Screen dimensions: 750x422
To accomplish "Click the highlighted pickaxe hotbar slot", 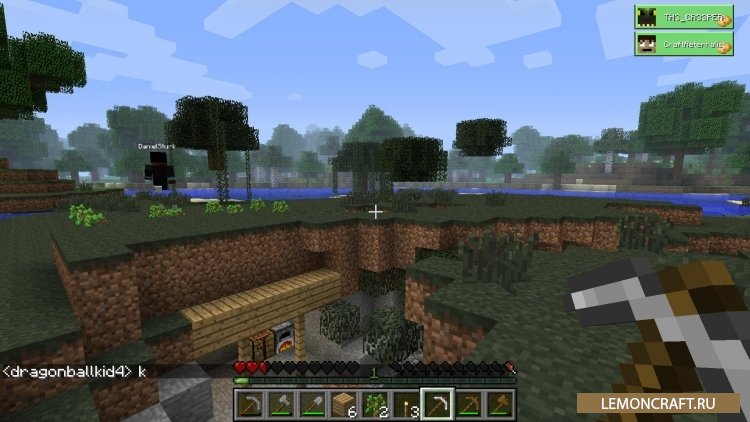I will tap(437, 402).
